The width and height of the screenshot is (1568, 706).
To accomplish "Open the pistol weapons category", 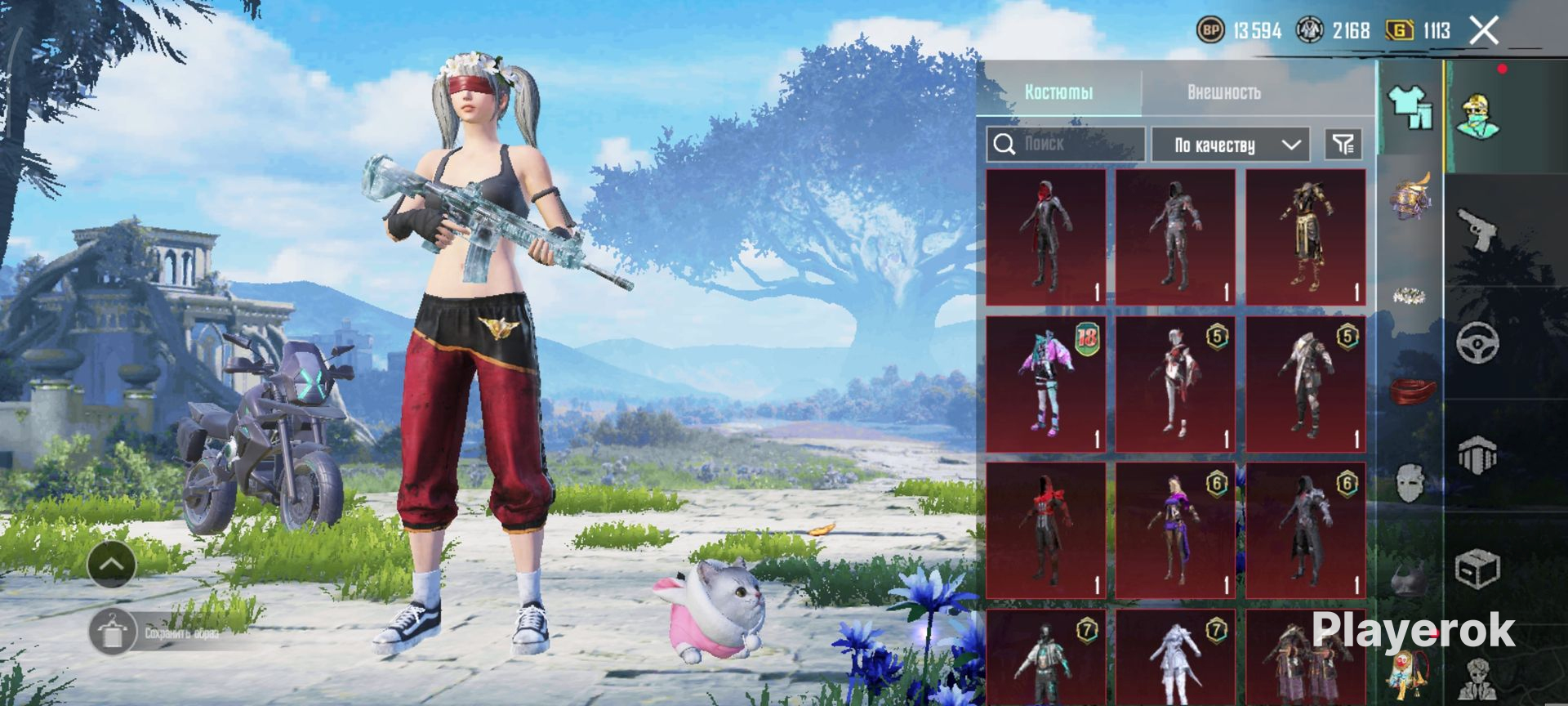I will pyautogui.click(x=1477, y=230).
